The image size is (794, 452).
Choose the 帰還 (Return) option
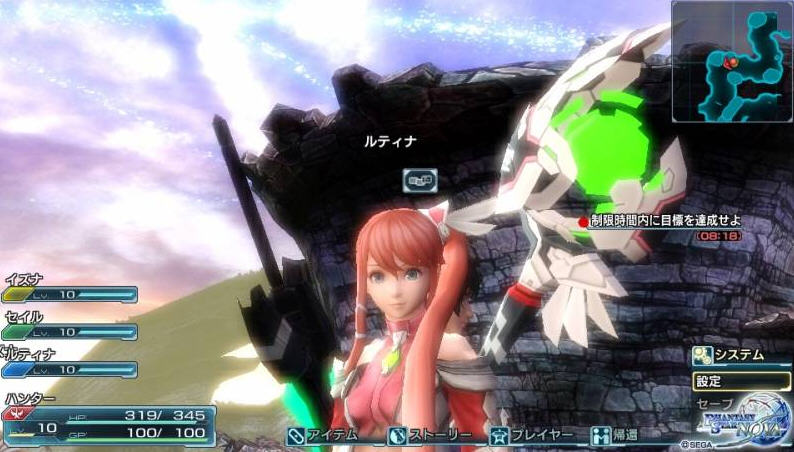(x=616, y=436)
